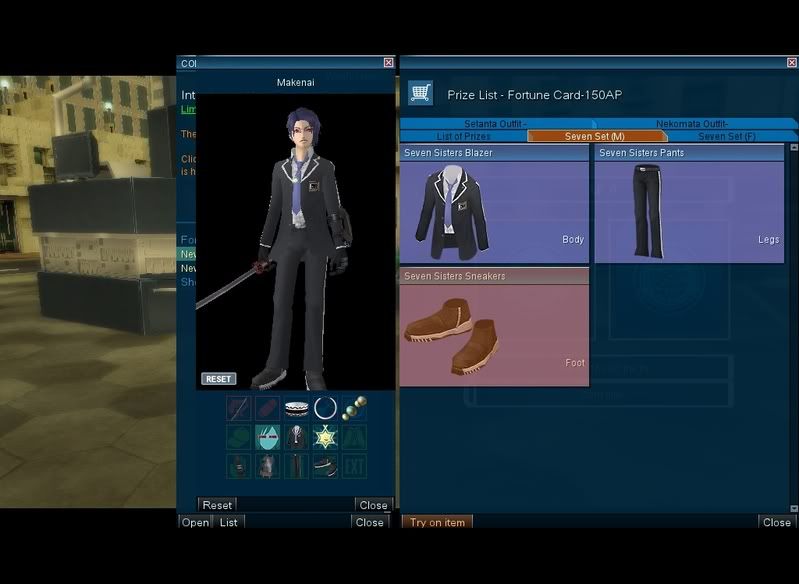Viewport: 799px width, 584px height.
Task: Switch to the Seven Set (F) tab
Action: 725,136
